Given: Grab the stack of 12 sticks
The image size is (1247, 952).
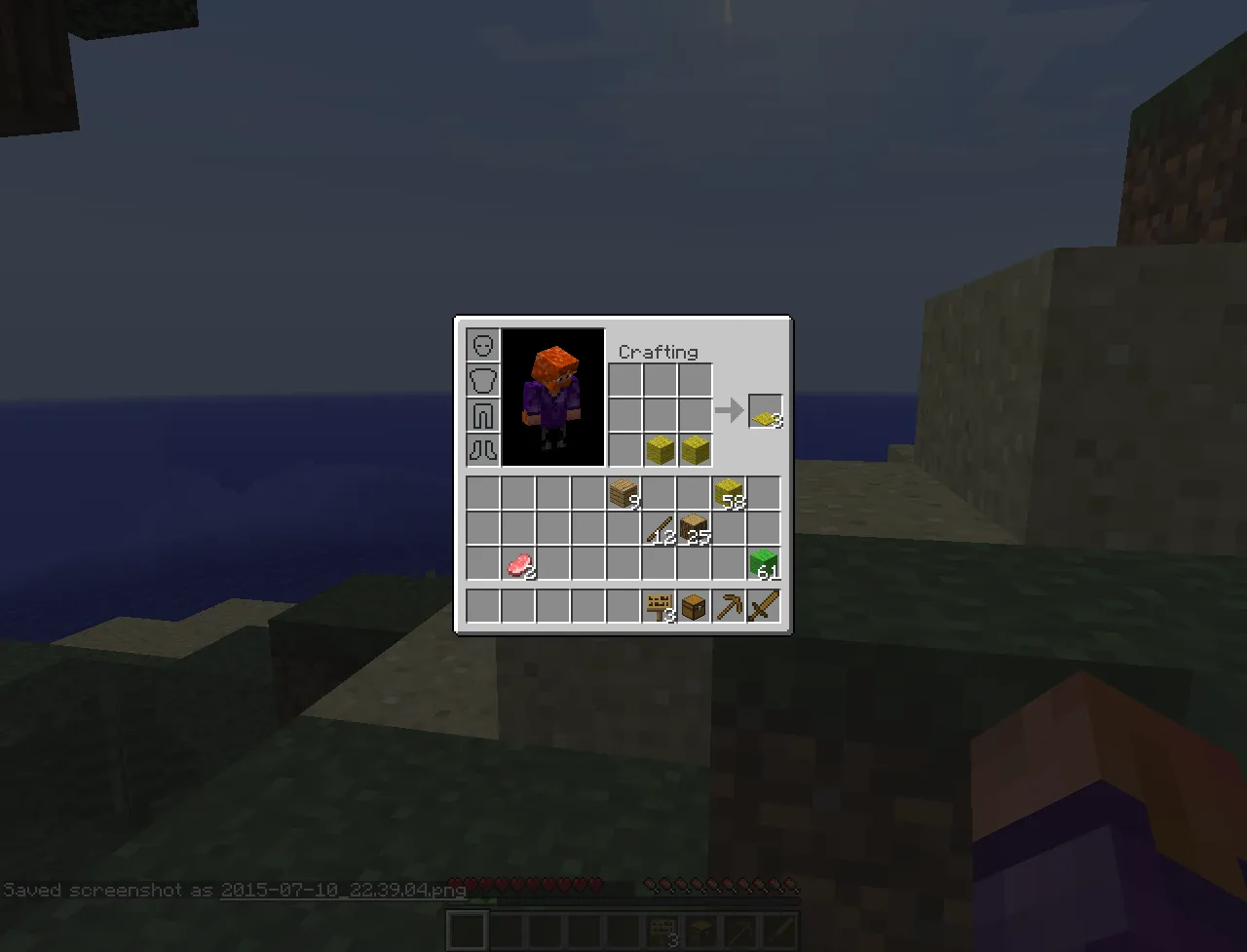Looking at the screenshot, I should tap(659, 527).
